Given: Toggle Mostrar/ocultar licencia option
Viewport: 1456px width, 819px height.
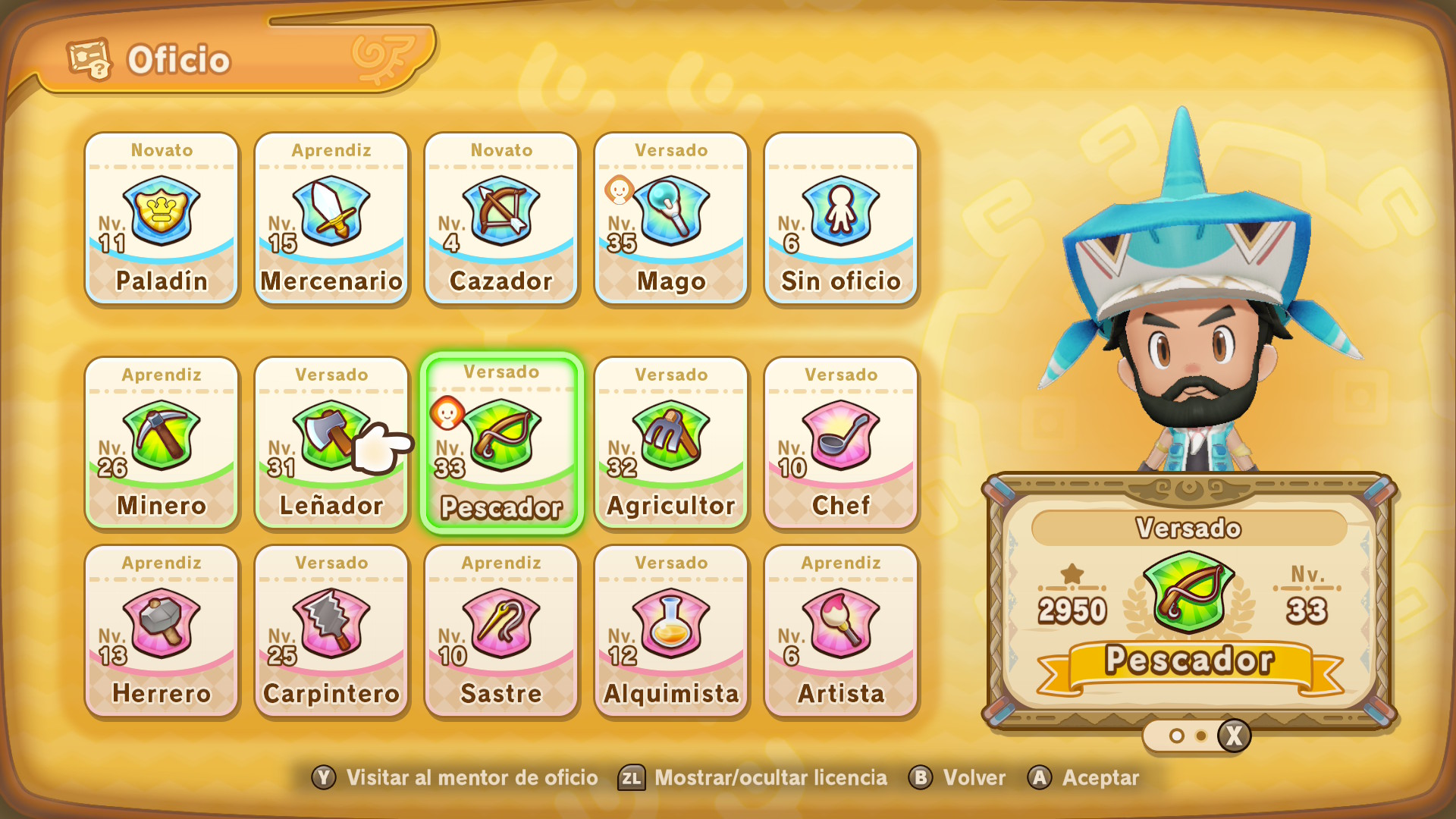Looking at the screenshot, I should [753, 778].
